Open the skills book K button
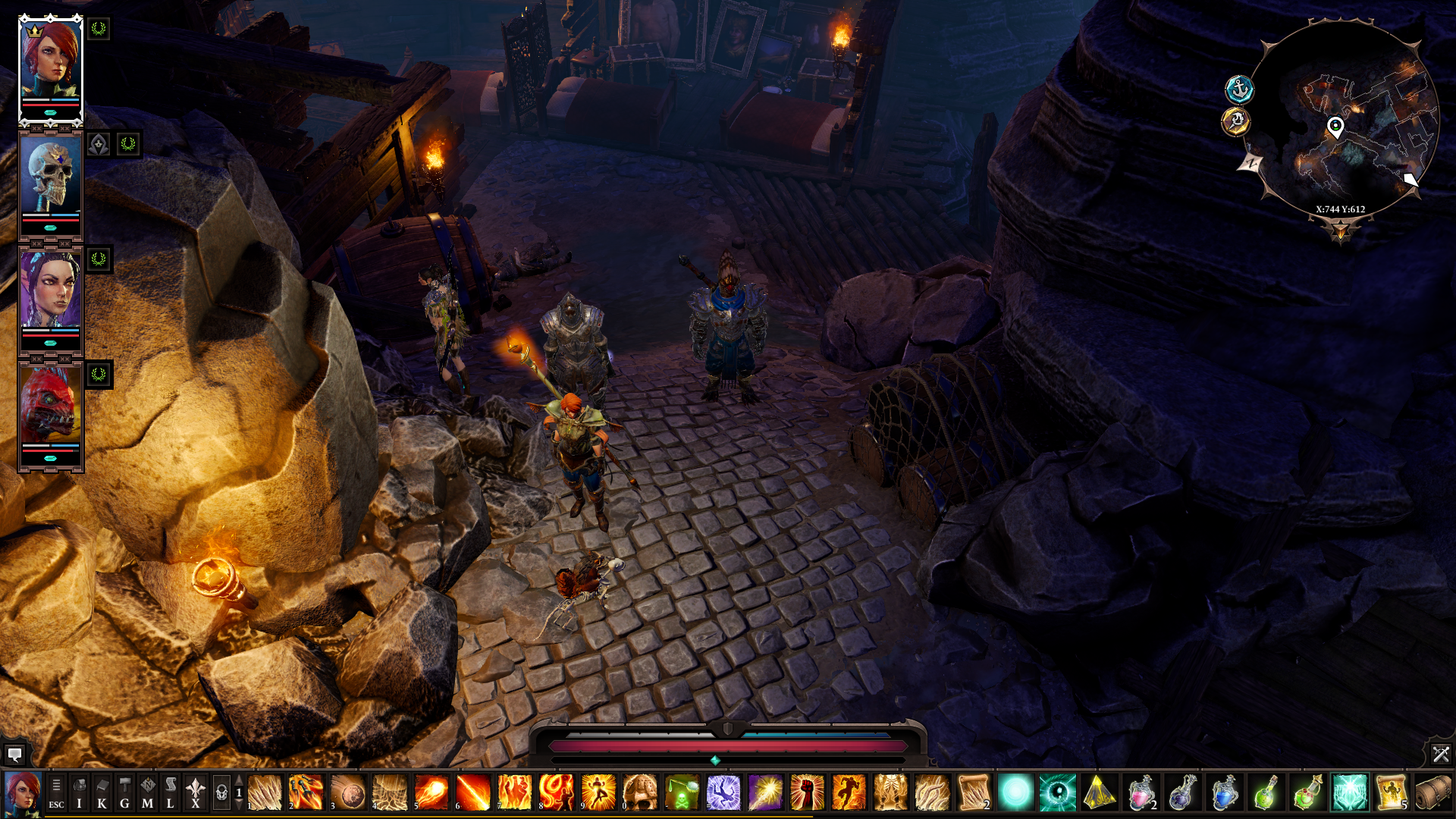This screenshot has width=1456, height=819. click(x=102, y=792)
